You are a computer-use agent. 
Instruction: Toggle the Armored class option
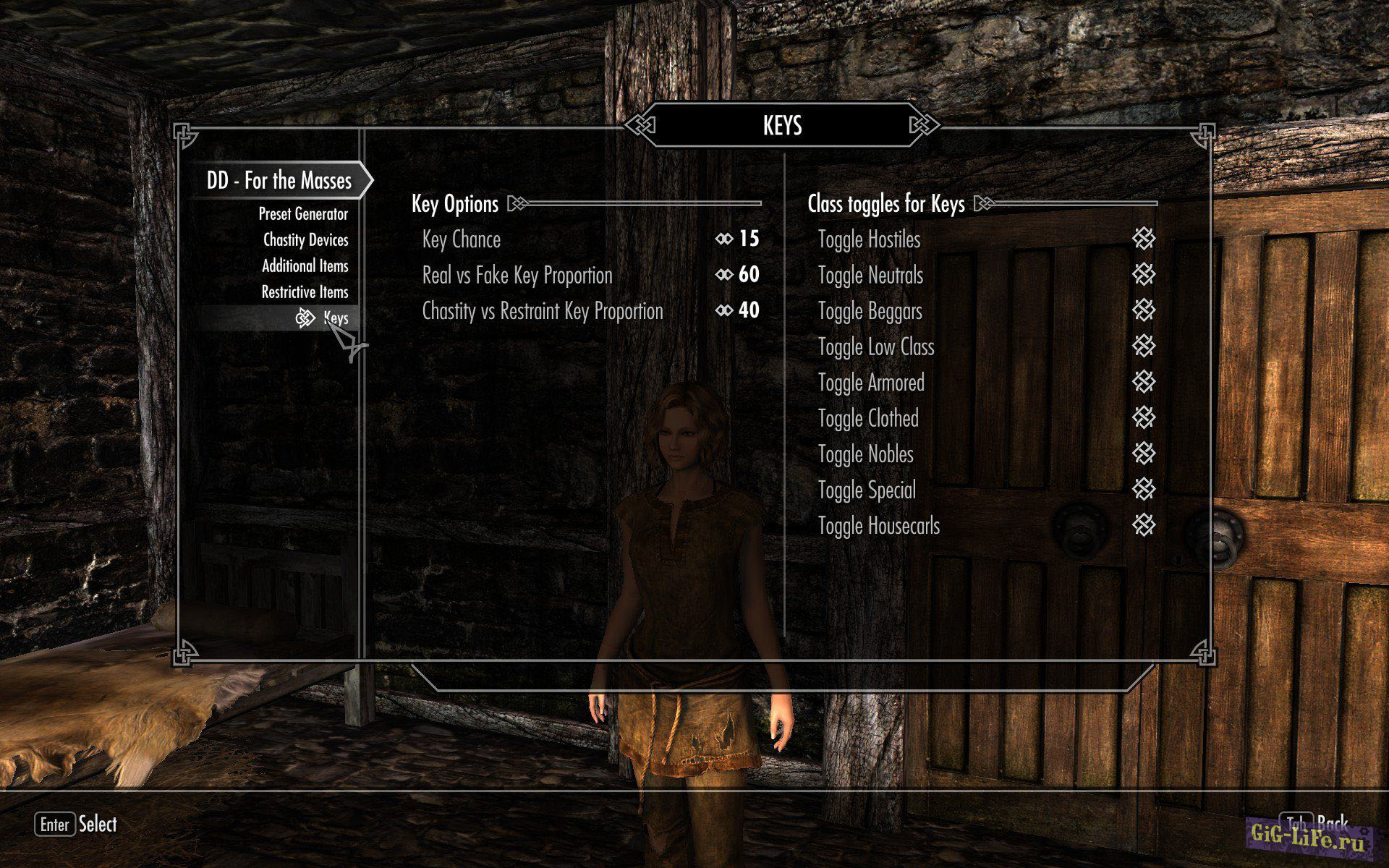[1143, 383]
